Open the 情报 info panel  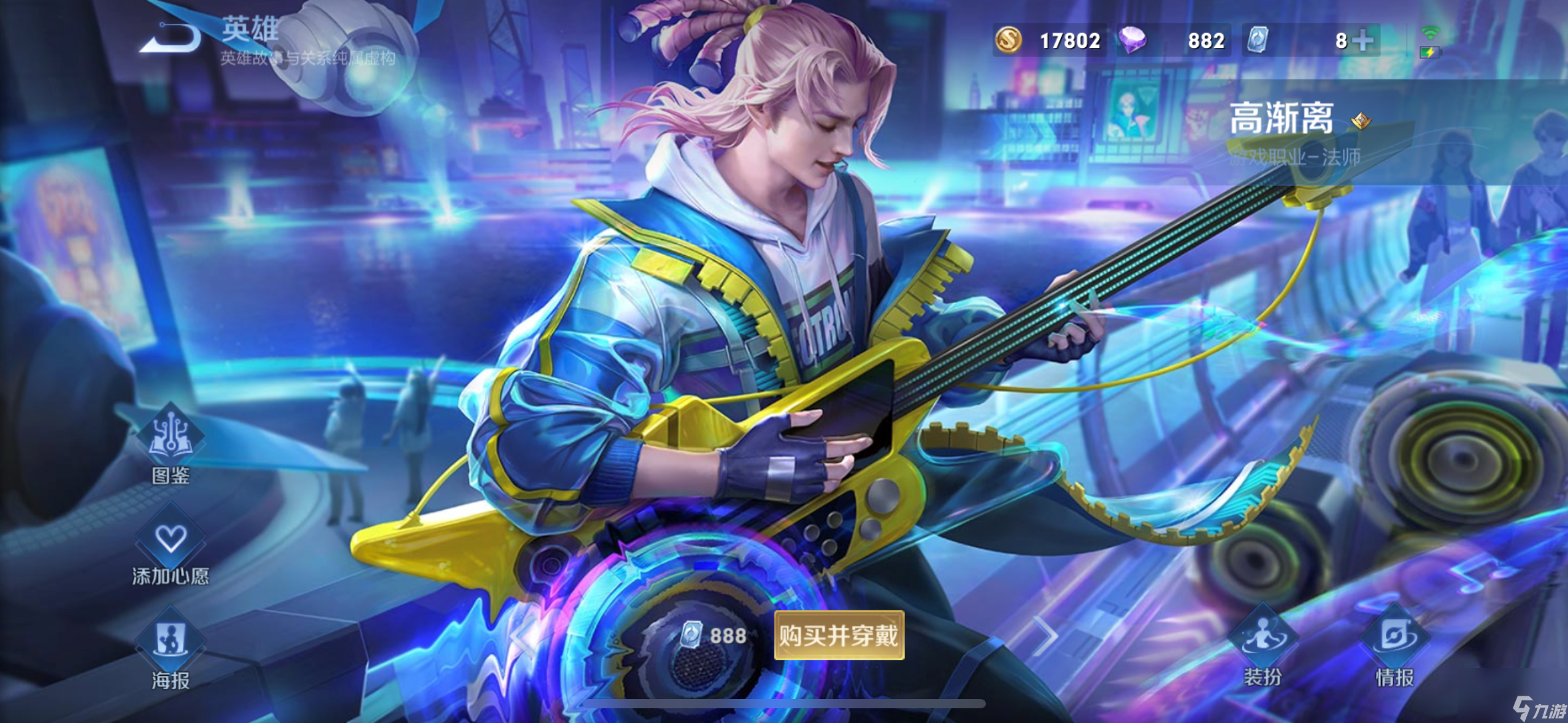click(x=1394, y=644)
